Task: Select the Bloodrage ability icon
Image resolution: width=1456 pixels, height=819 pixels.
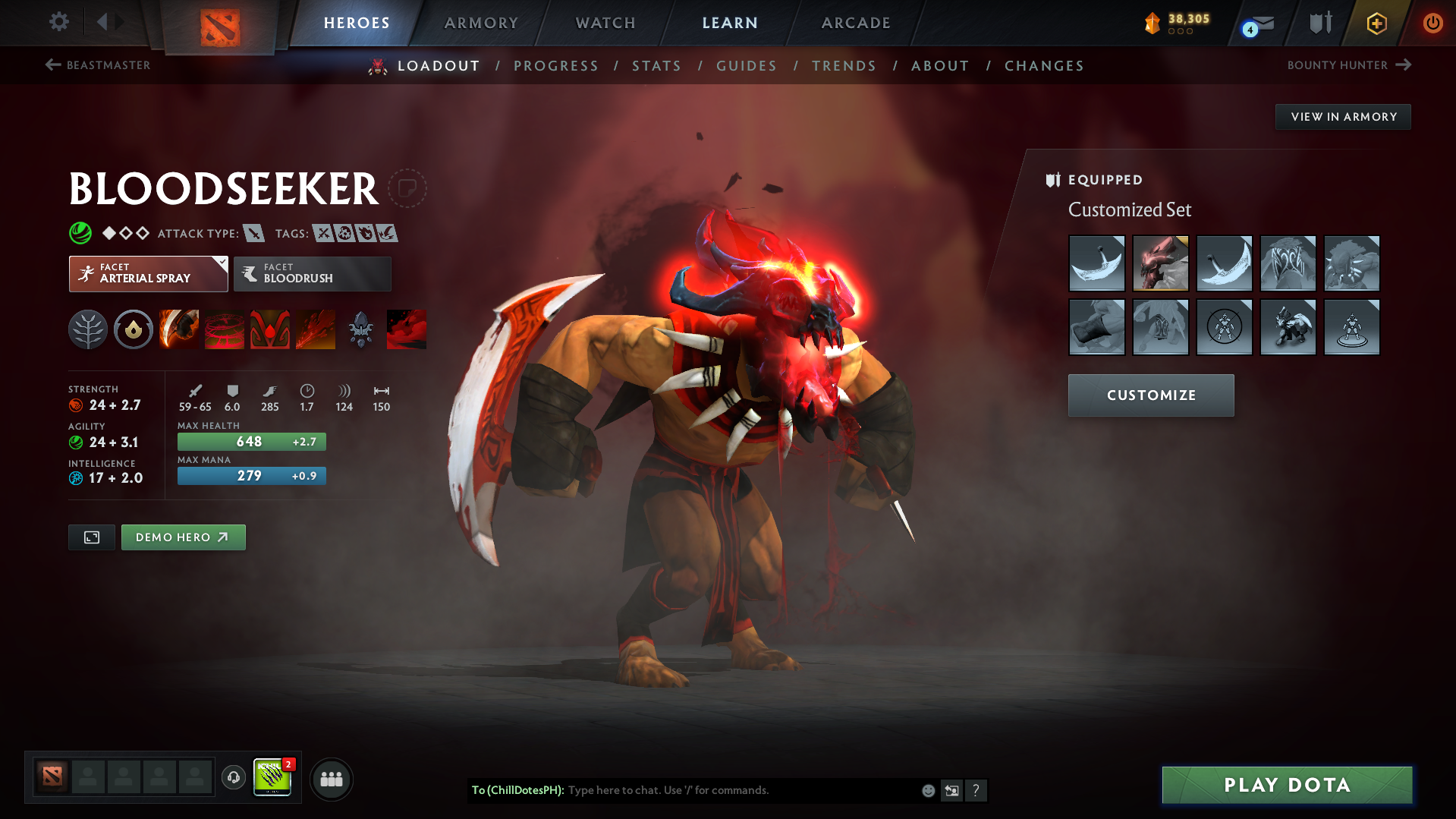Action: click(x=179, y=329)
